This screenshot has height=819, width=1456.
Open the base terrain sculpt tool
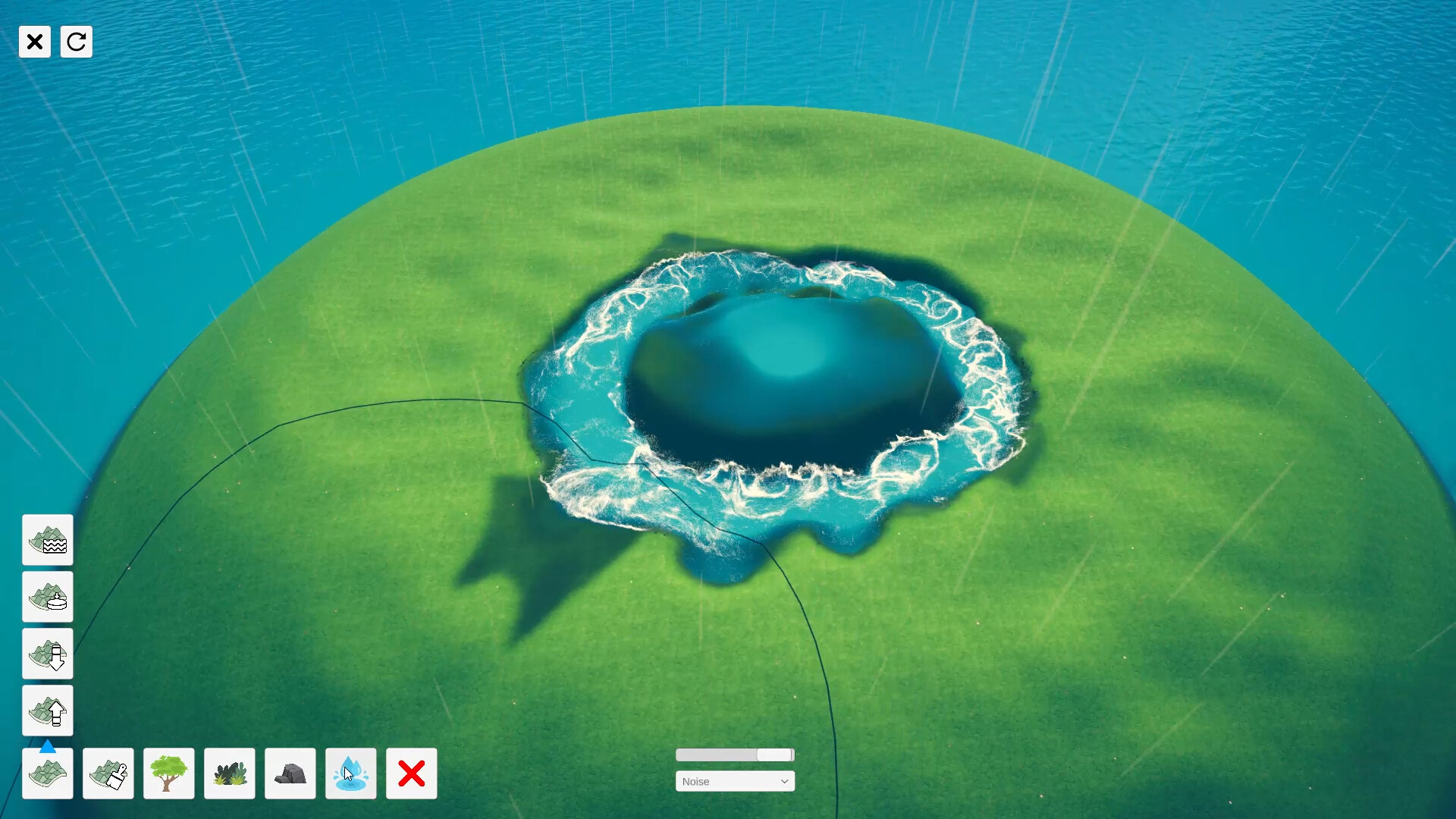point(48,773)
